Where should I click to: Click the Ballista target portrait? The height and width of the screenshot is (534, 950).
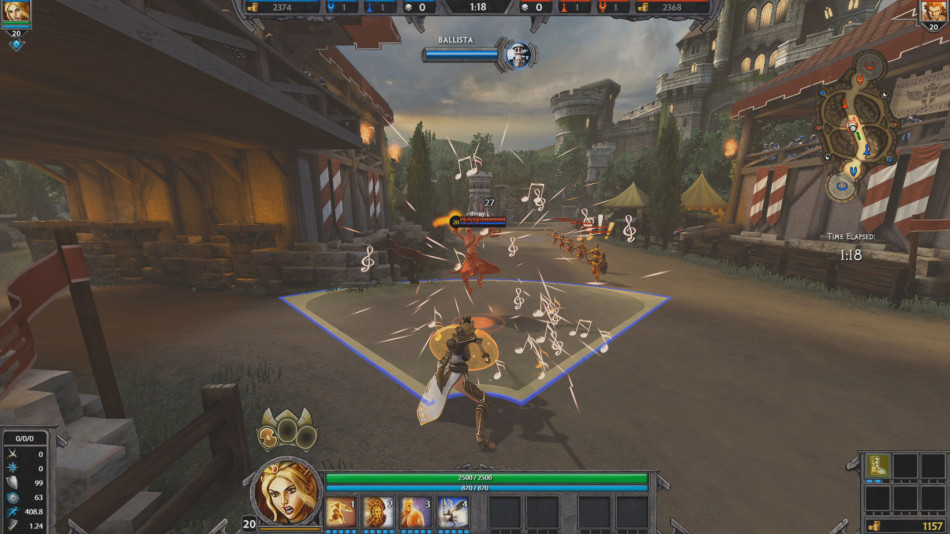[517, 55]
